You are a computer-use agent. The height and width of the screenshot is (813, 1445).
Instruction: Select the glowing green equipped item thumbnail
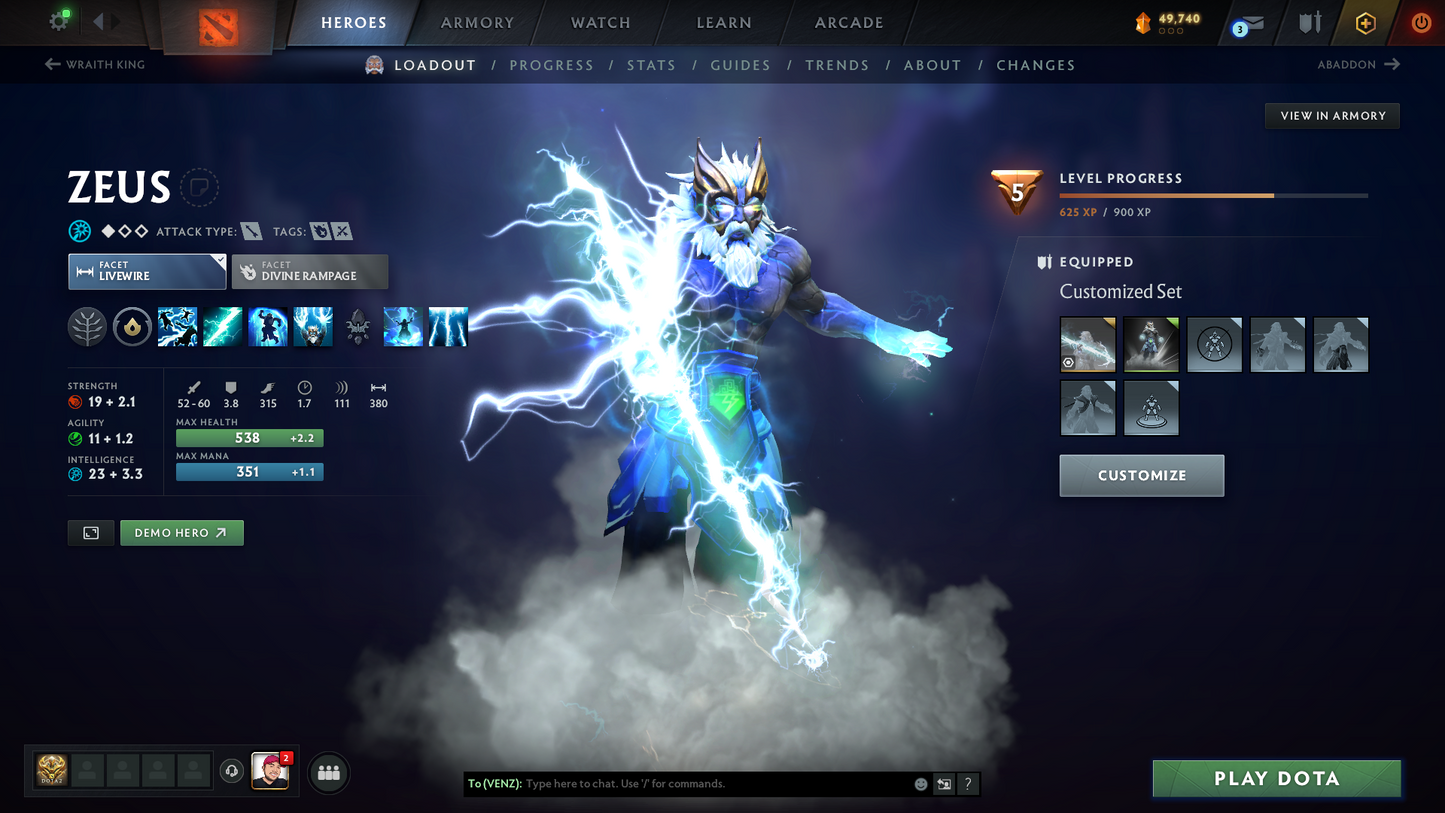[1150, 344]
